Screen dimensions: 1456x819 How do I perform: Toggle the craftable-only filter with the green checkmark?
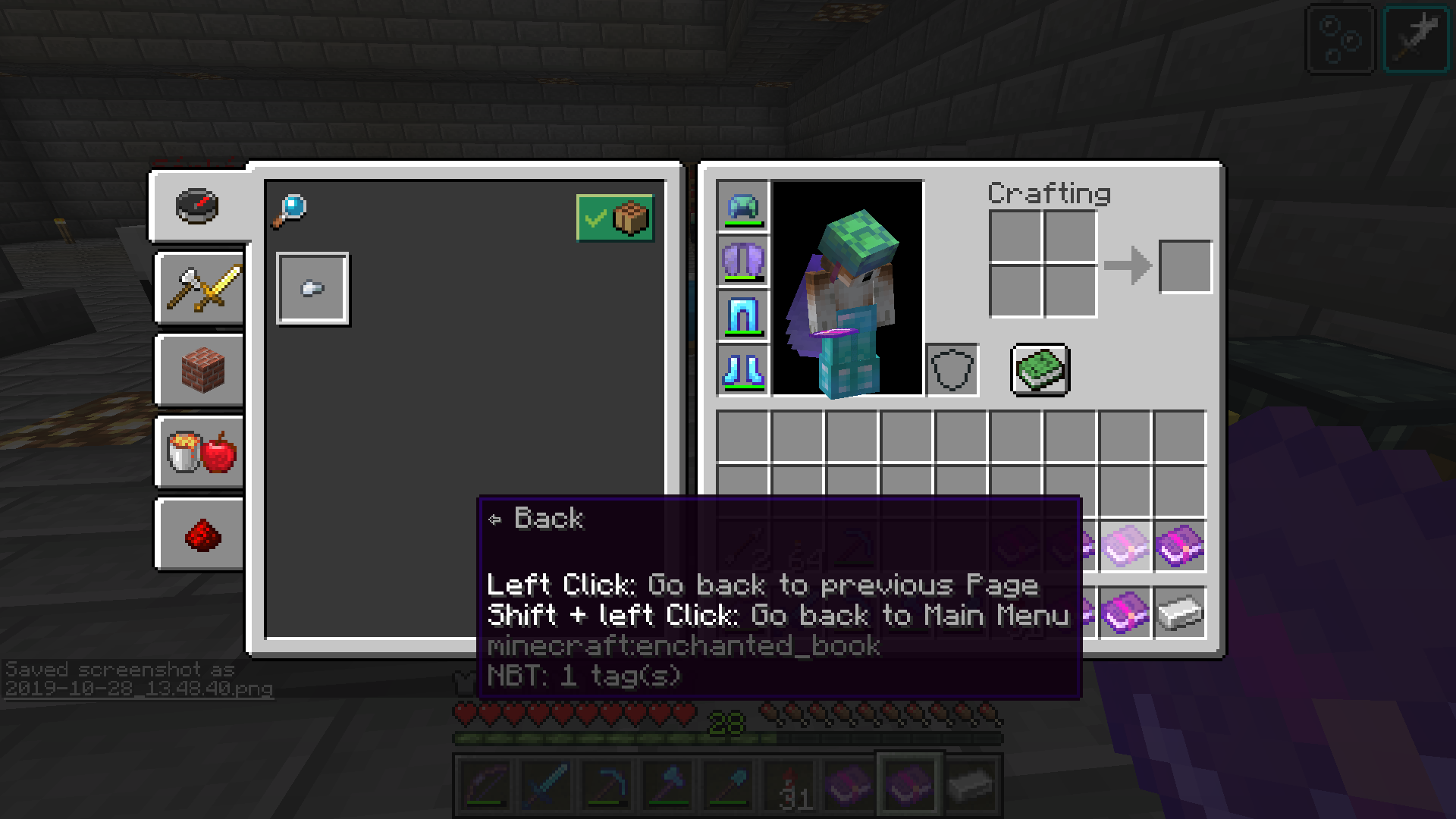pyautogui.click(x=614, y=219)
